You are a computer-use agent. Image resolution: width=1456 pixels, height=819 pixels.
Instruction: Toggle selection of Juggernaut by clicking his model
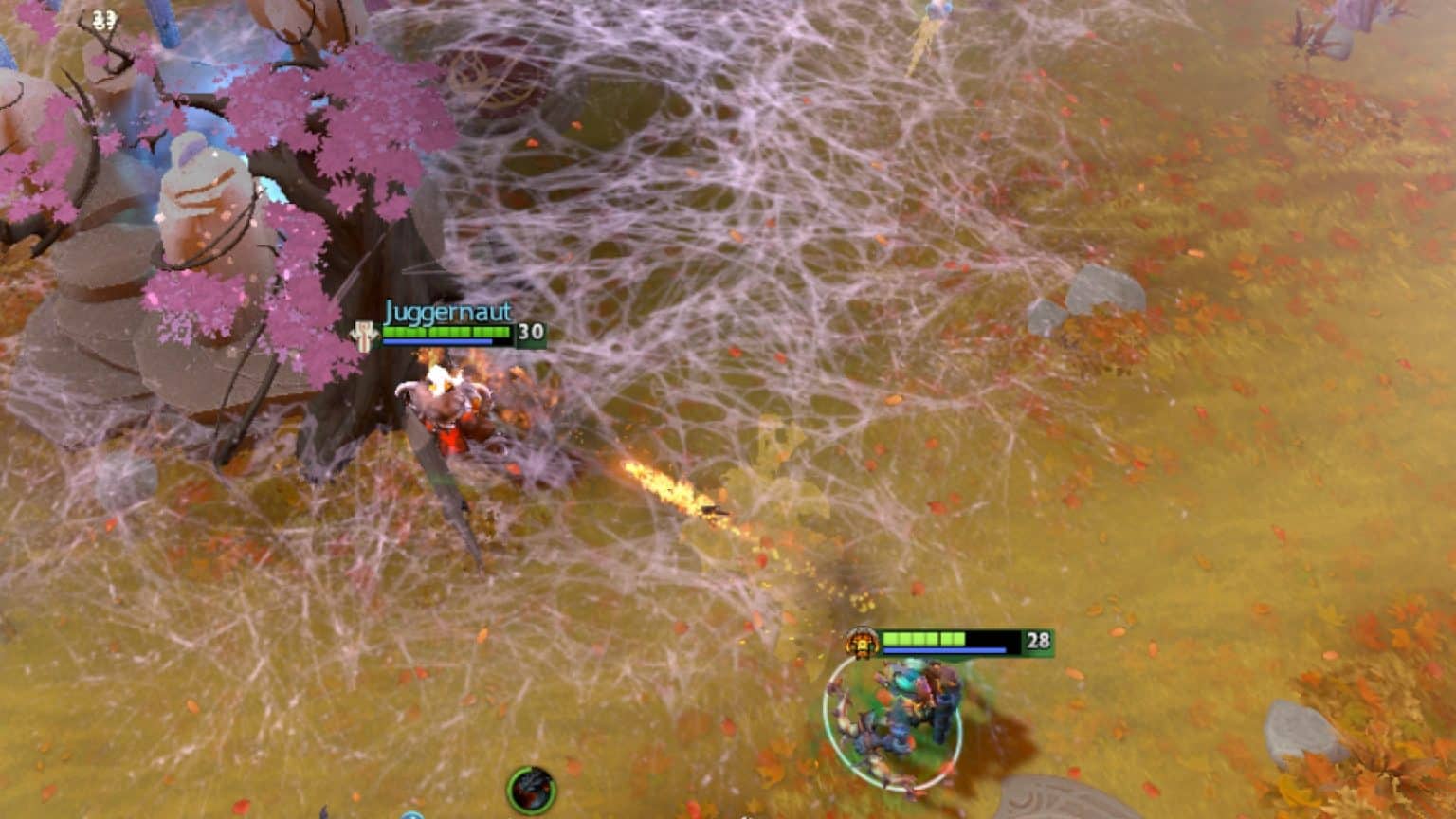pyautogui.click(x=446, y=408)
